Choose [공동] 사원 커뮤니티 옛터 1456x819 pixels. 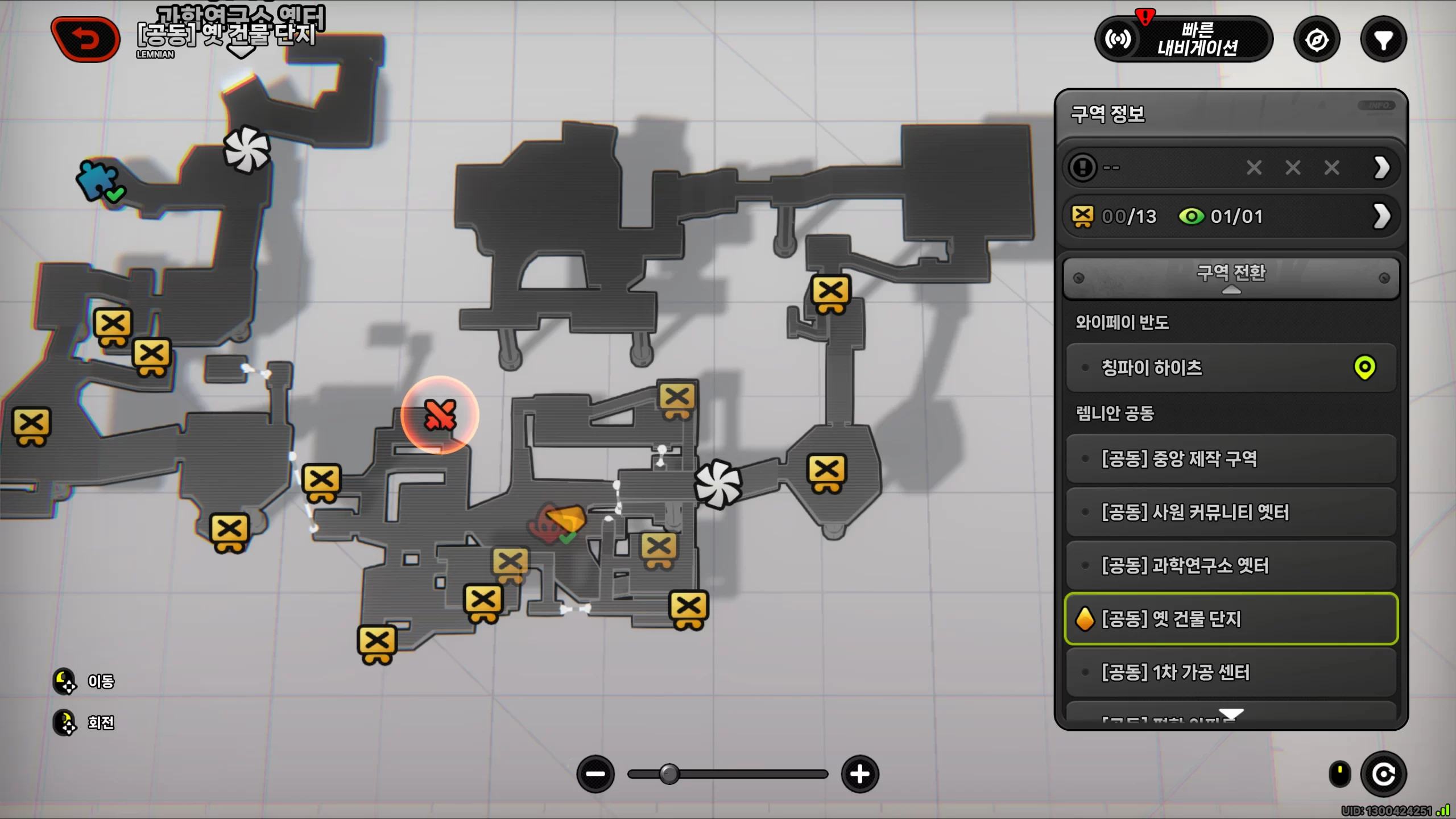(x=1231, y=512)
